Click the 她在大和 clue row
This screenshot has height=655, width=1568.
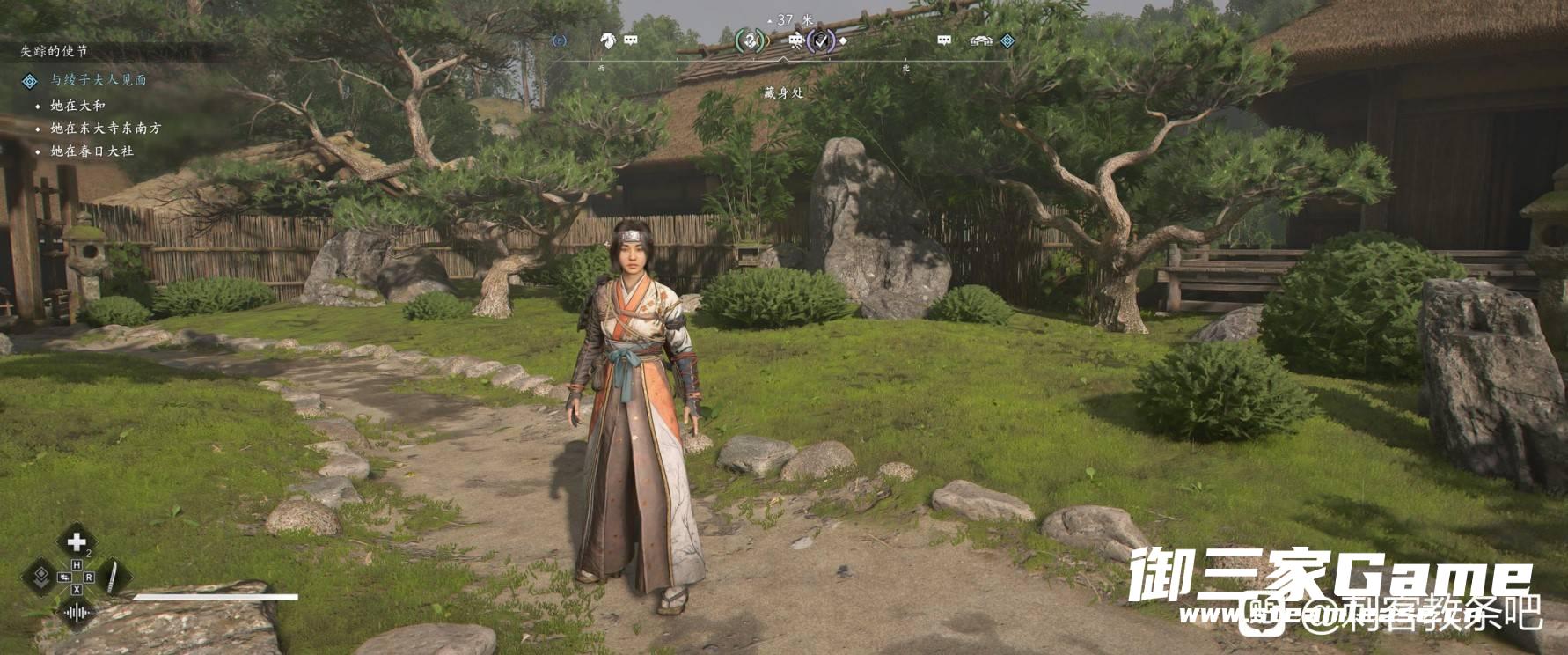click(x=77, y=106)
